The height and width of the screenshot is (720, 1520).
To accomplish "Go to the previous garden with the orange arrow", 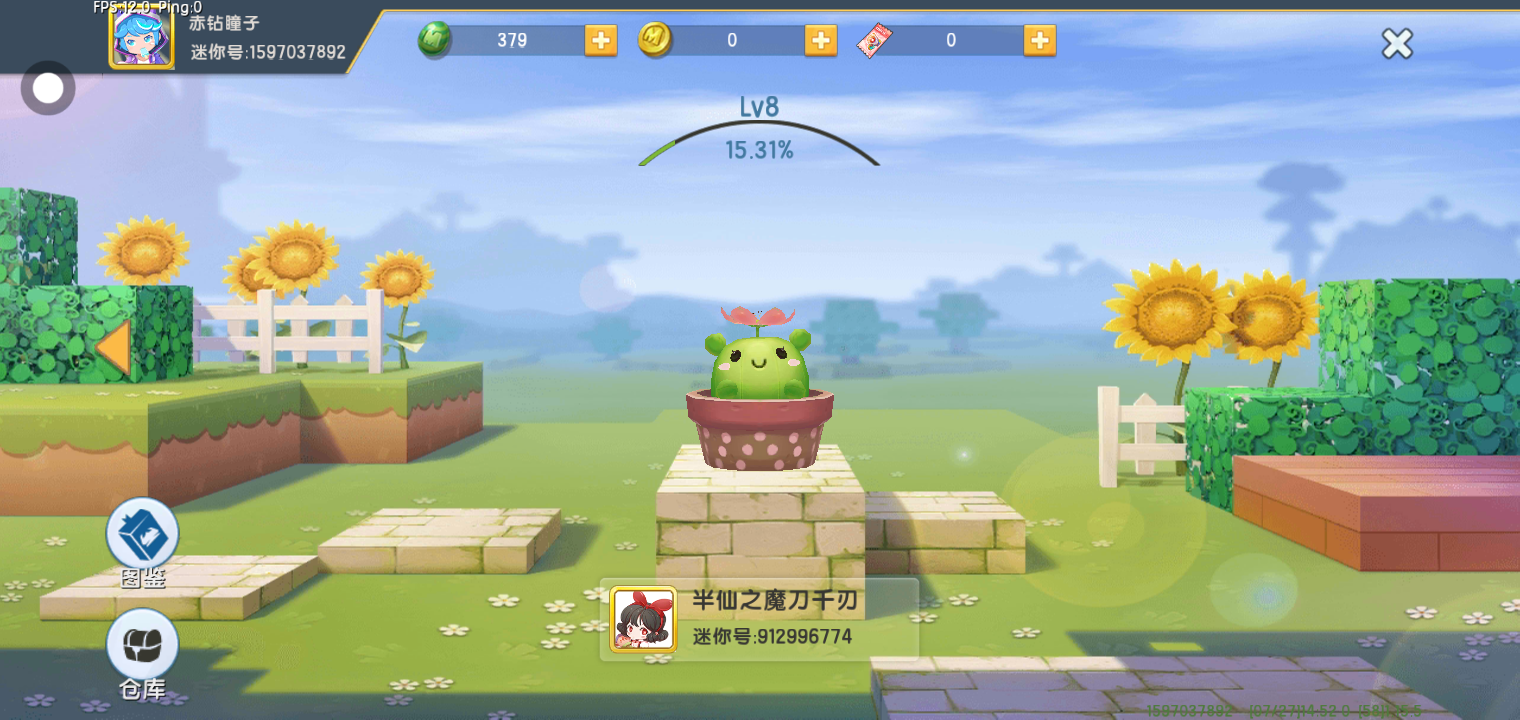I will click(113, 349).
